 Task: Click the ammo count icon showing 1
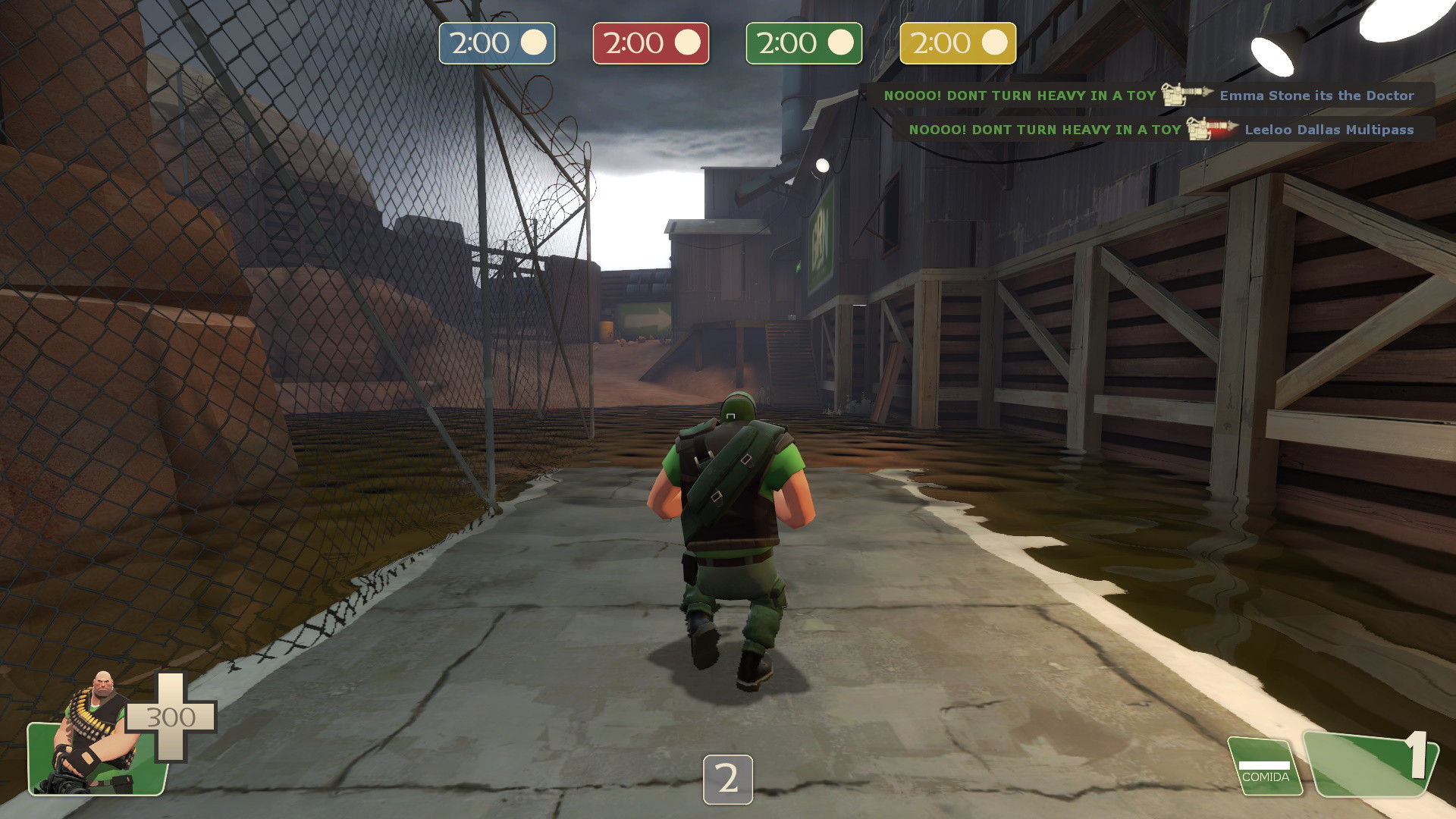(1410, 762)
